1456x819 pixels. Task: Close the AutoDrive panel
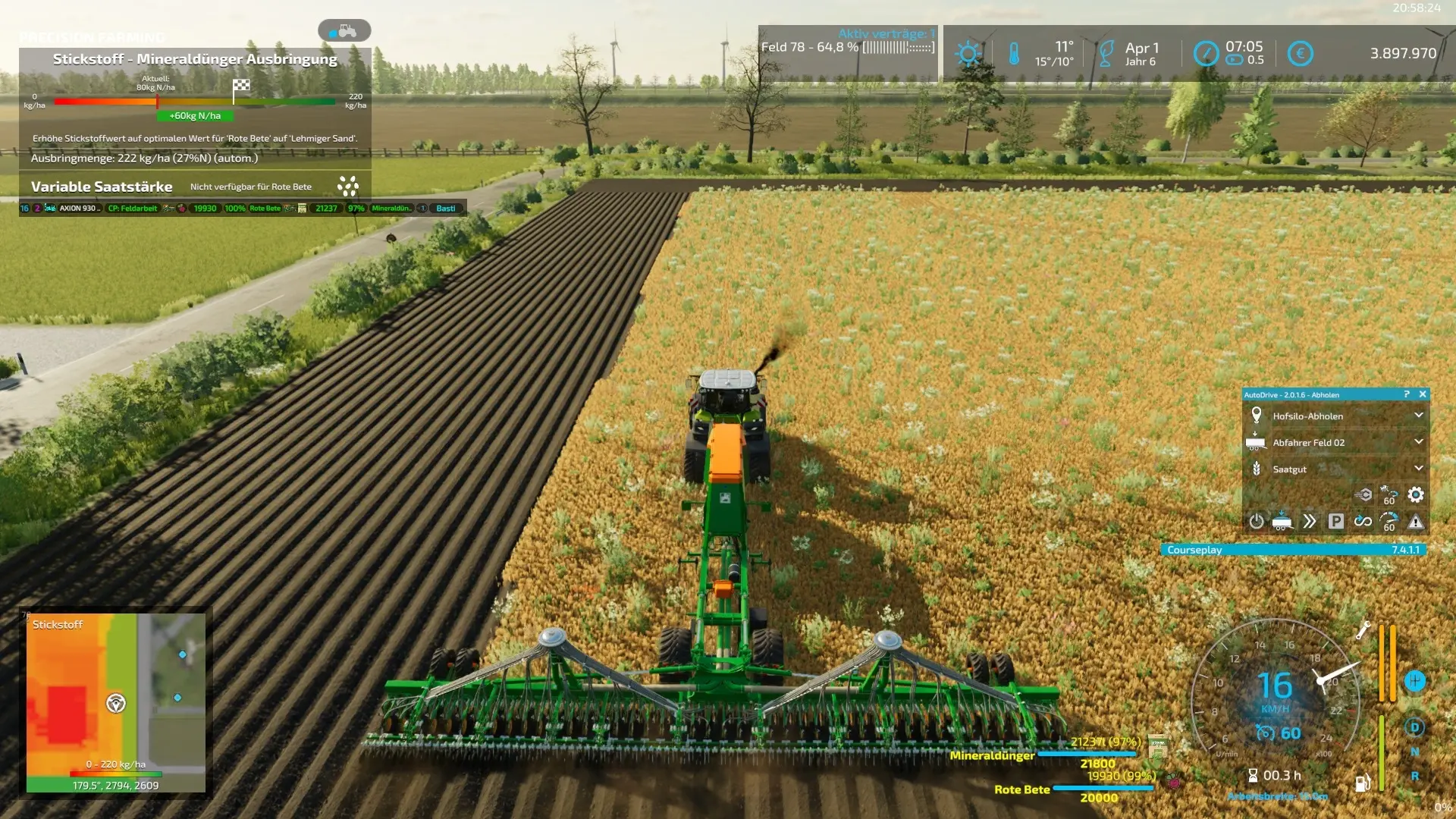click(x=1423, y=394)
